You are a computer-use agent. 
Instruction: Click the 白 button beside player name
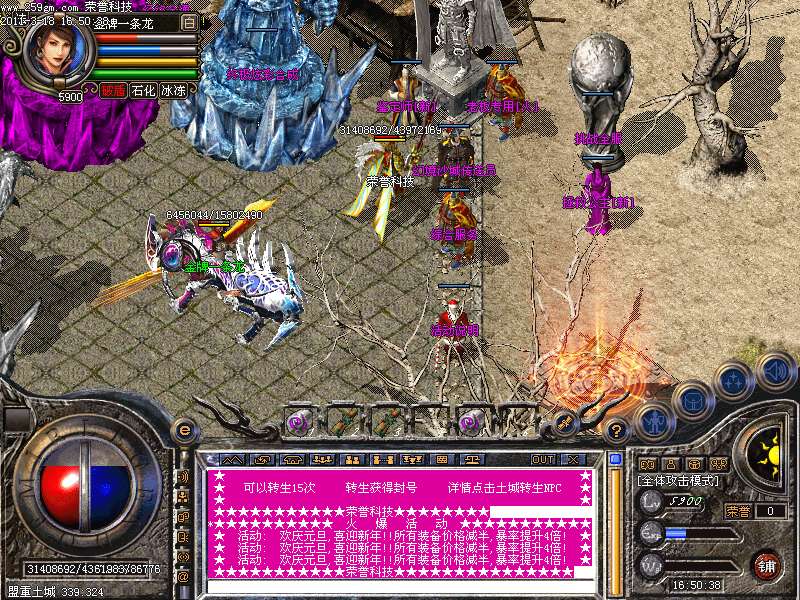pyautogui.click(x=189, y=22)
